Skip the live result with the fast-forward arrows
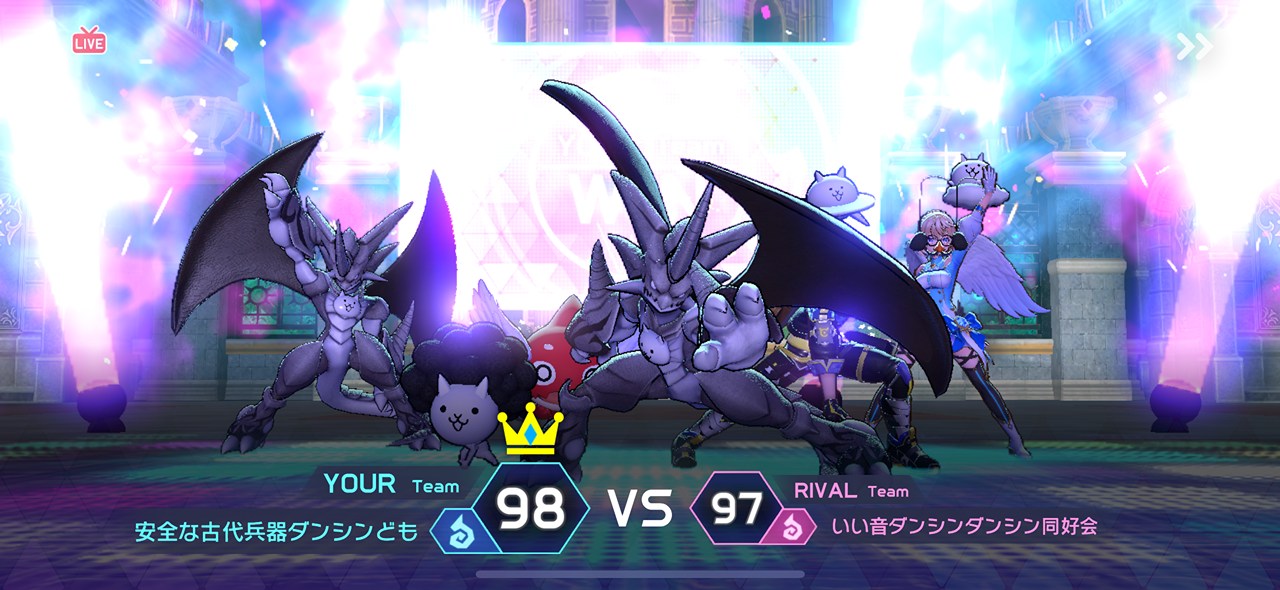 [1194, 46]
